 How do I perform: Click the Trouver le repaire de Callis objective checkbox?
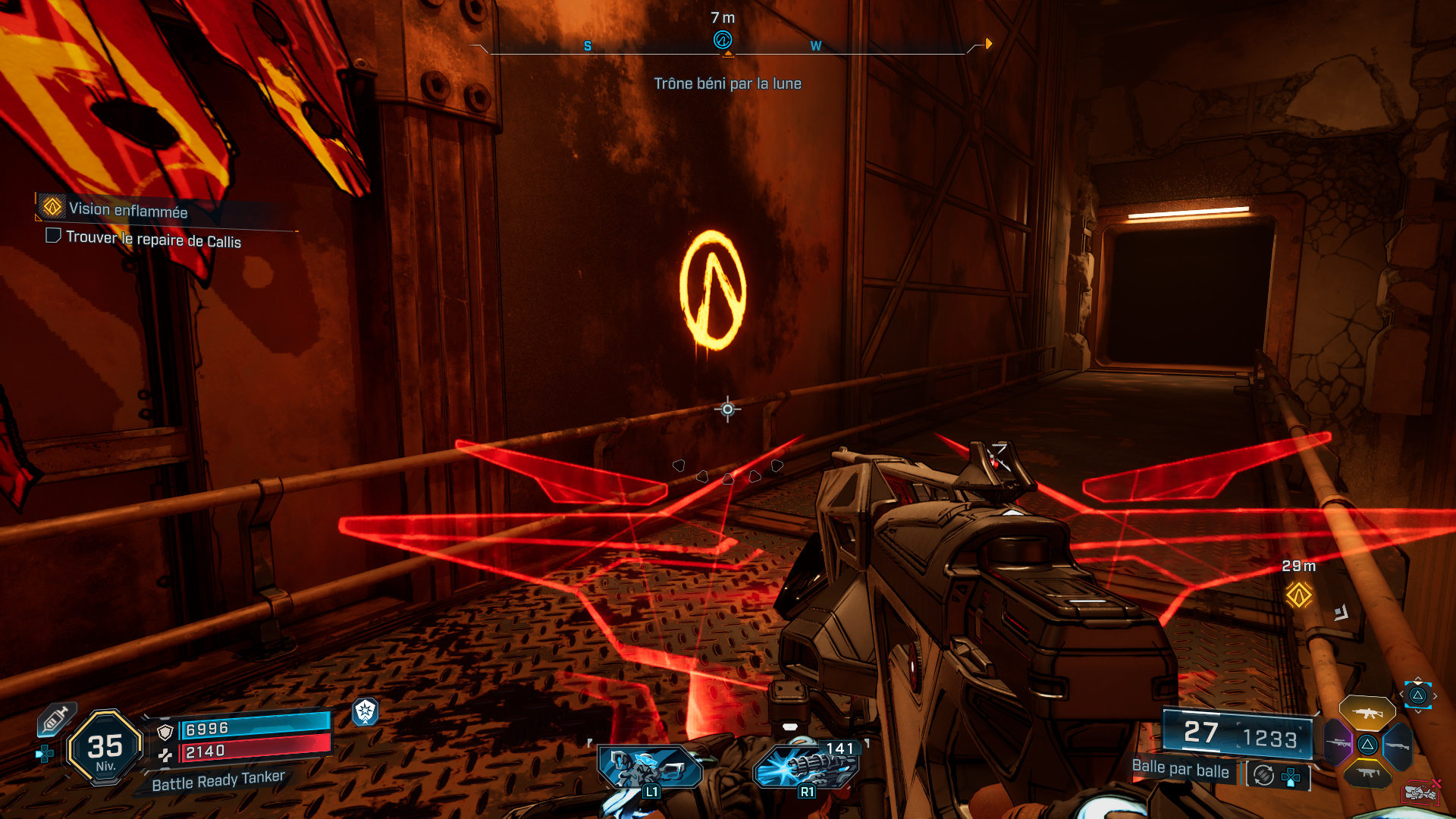coord(53,236)
